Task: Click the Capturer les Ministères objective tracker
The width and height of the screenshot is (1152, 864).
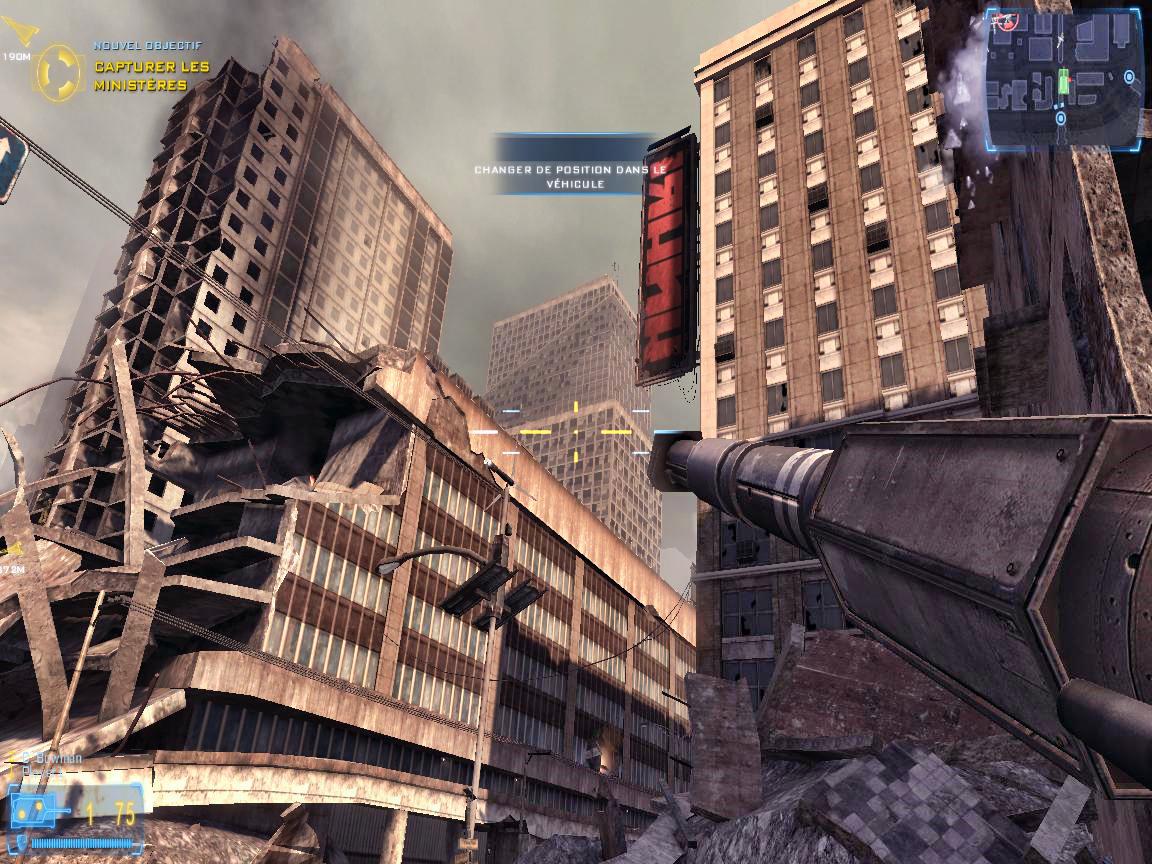Action: pos(151,76)
